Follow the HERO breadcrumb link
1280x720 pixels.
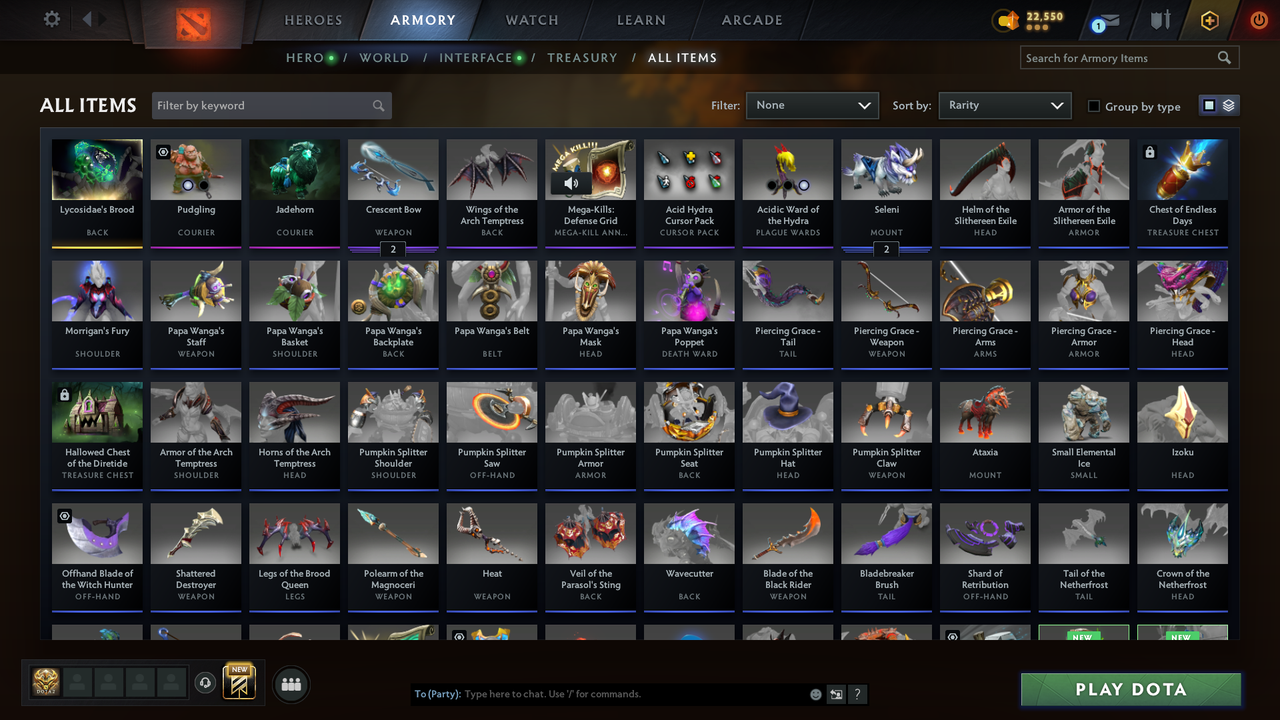pos(303,58)
